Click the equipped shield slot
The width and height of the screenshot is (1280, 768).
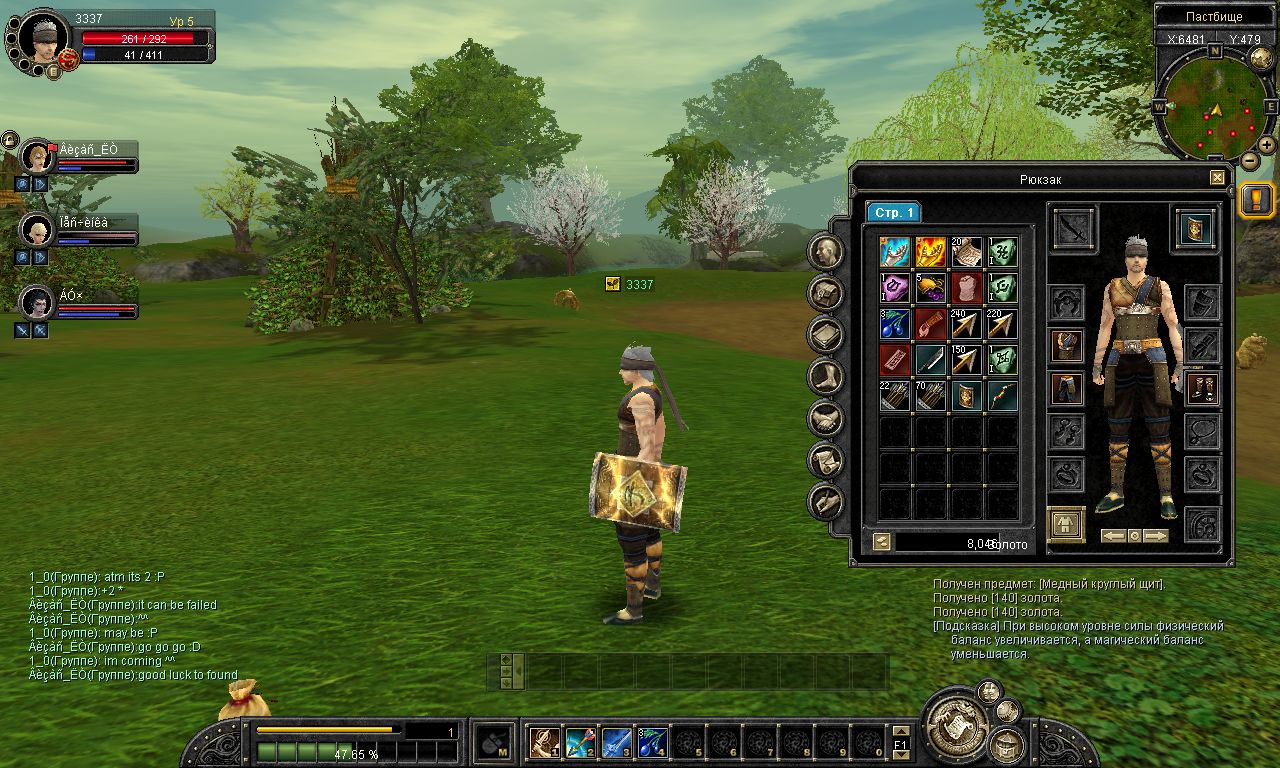(1195, 228)
